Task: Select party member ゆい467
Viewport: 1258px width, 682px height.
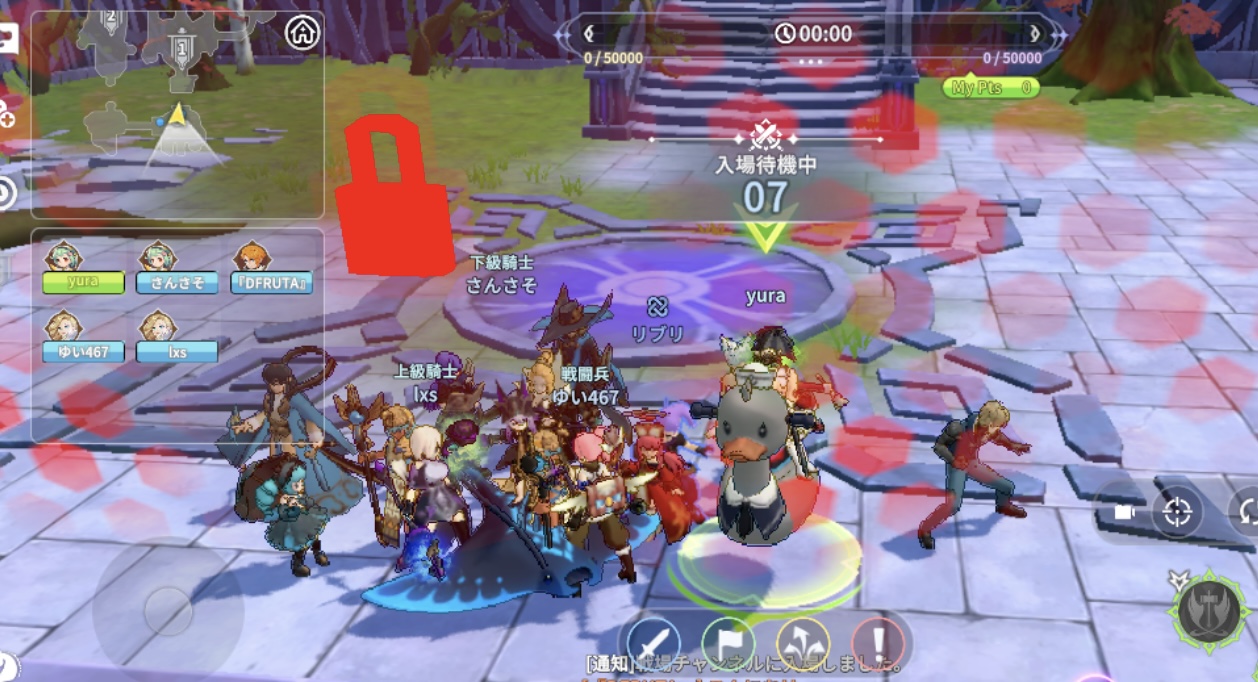Action: pos(83,351)
